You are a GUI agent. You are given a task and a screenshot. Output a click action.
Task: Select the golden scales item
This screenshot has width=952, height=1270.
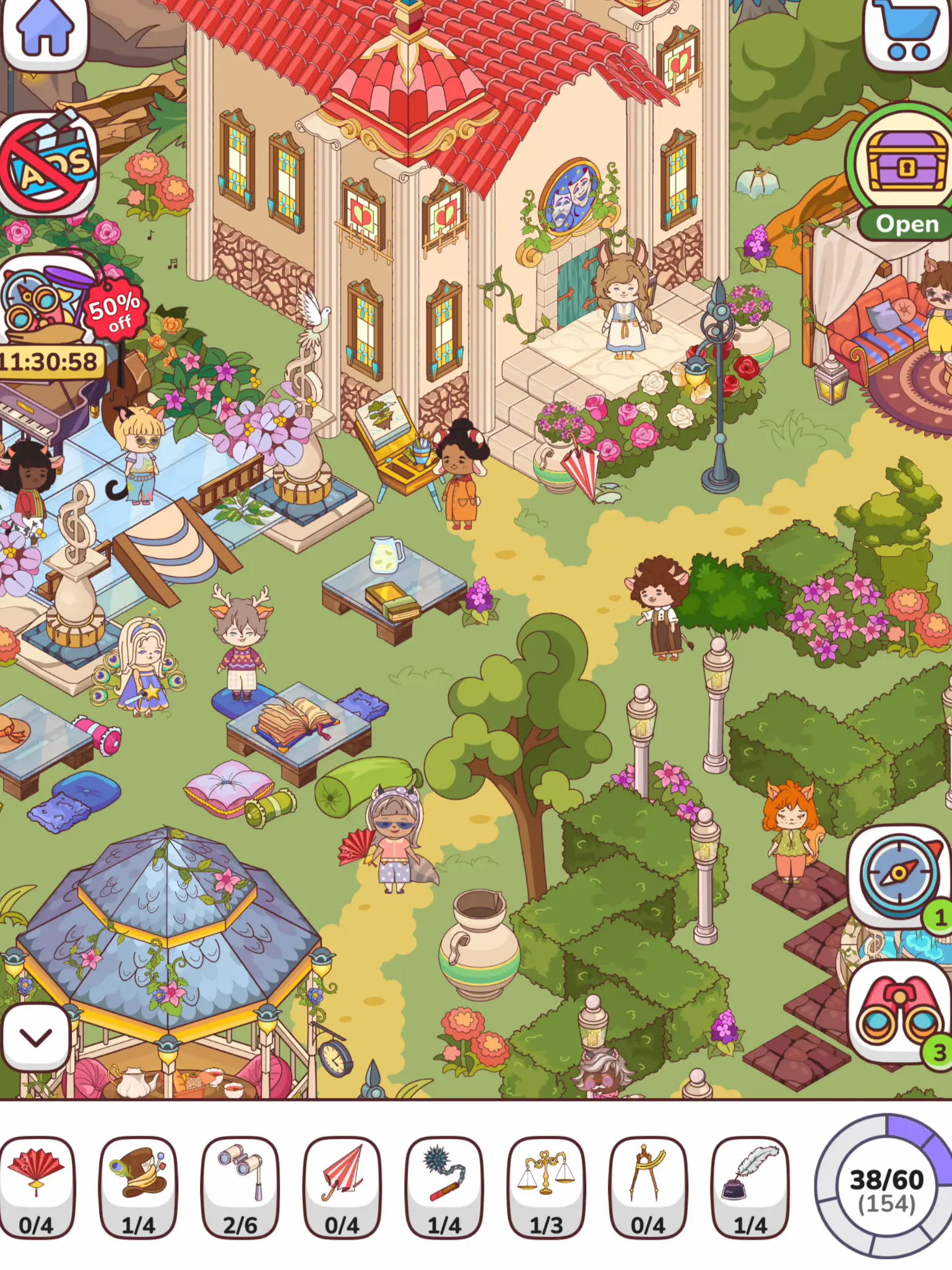(x=547, y=1186)
